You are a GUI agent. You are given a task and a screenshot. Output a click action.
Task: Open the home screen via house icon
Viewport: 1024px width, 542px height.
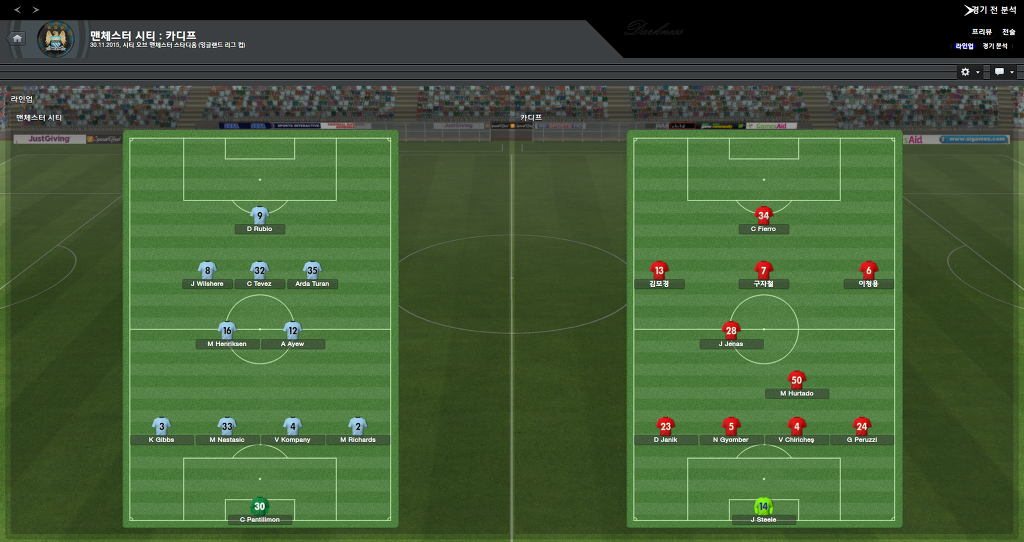[17, 38]
